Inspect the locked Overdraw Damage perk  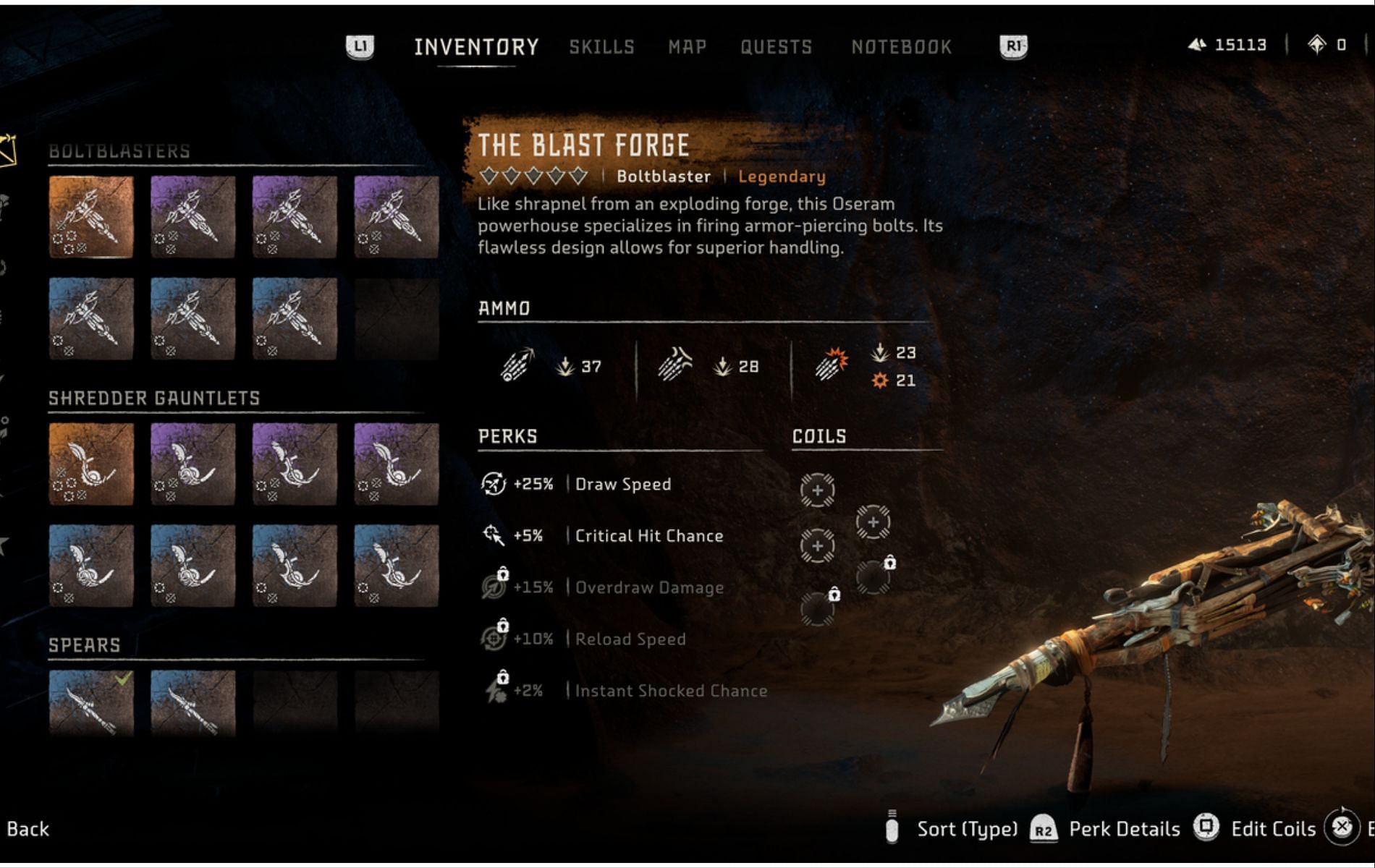(648, 587)
